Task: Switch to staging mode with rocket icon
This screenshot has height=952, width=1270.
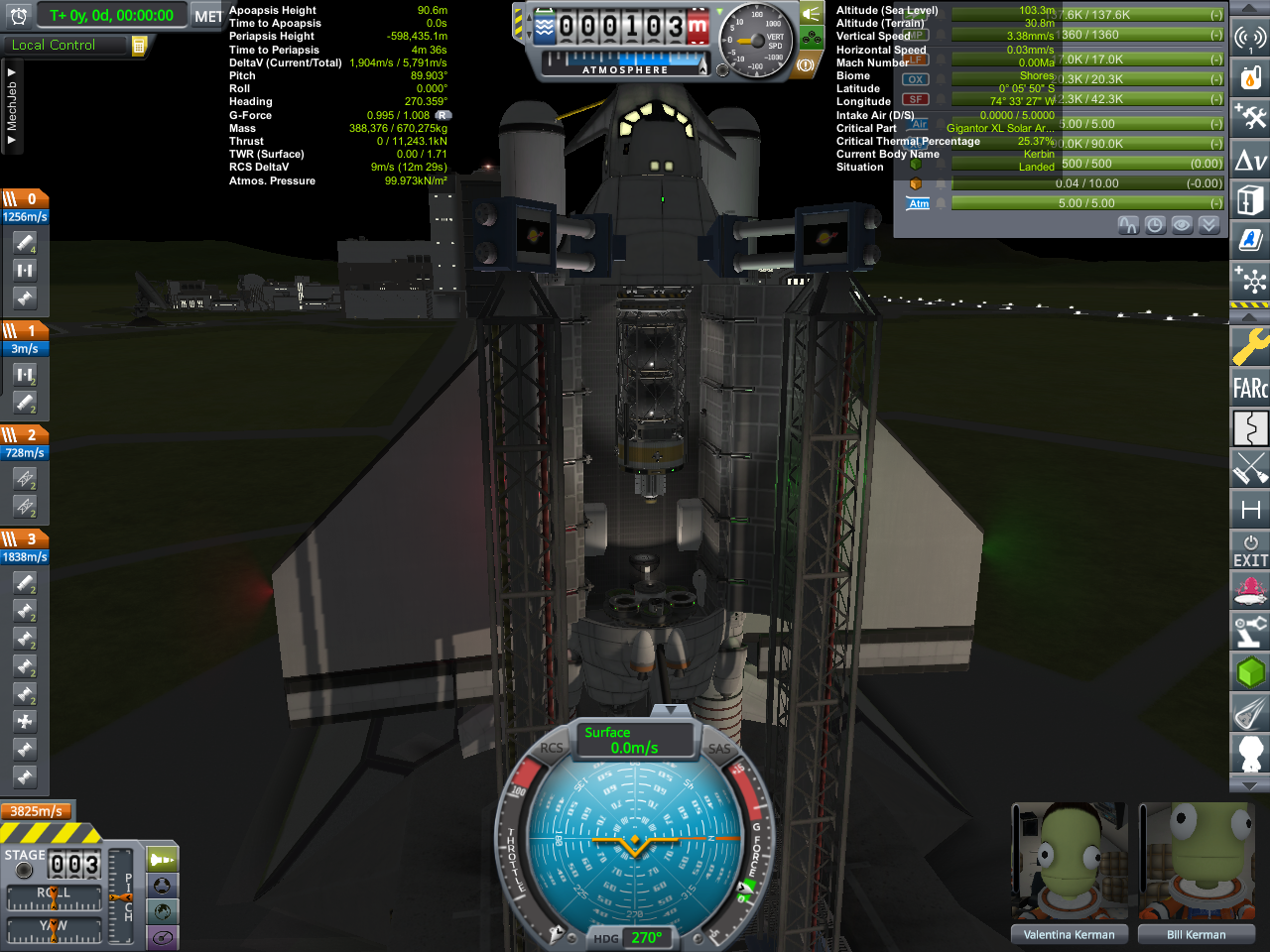Action: coord(163,859)
